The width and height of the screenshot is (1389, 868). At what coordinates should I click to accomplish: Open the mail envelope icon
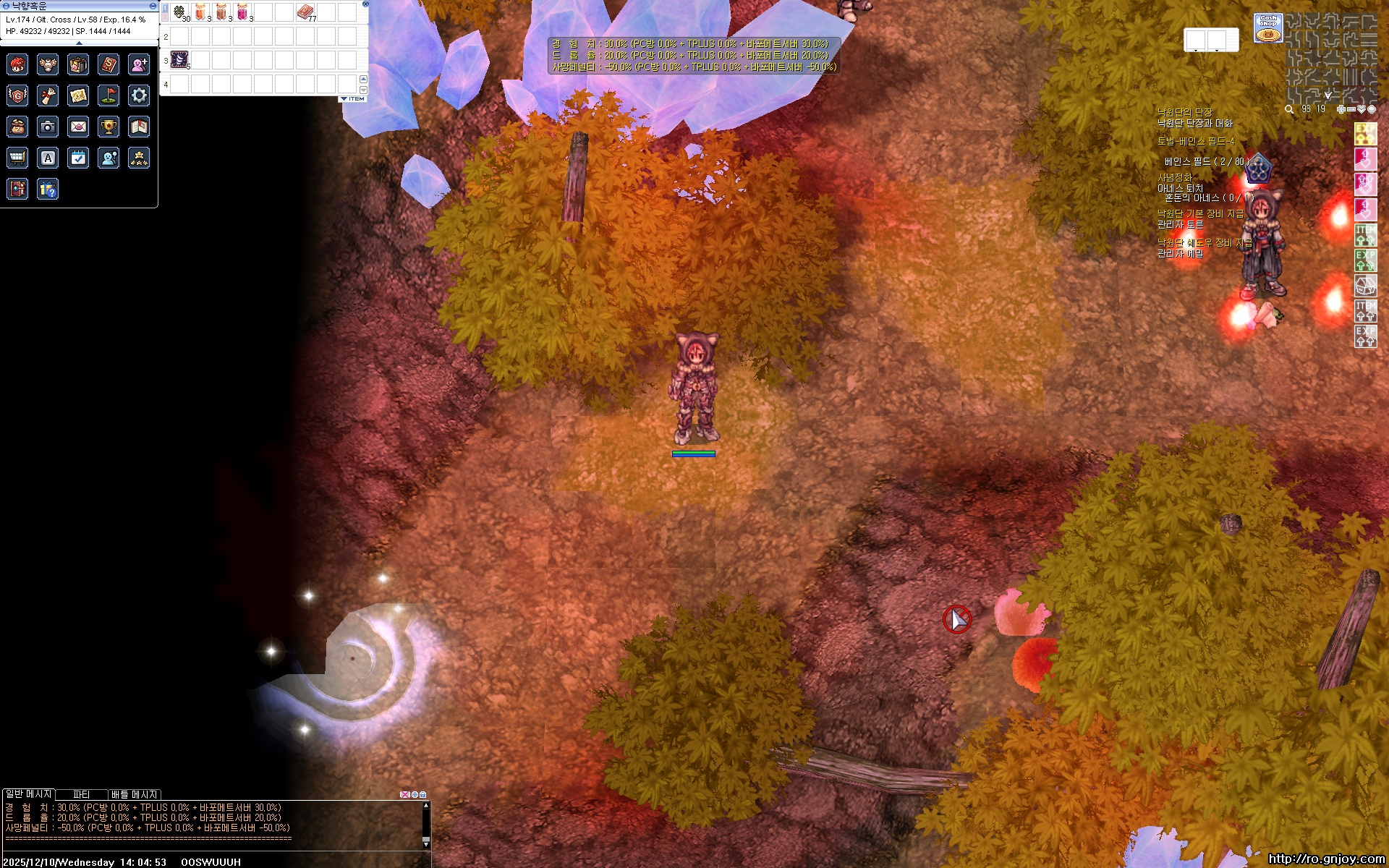pyautogui.click(x=78, y=127)
